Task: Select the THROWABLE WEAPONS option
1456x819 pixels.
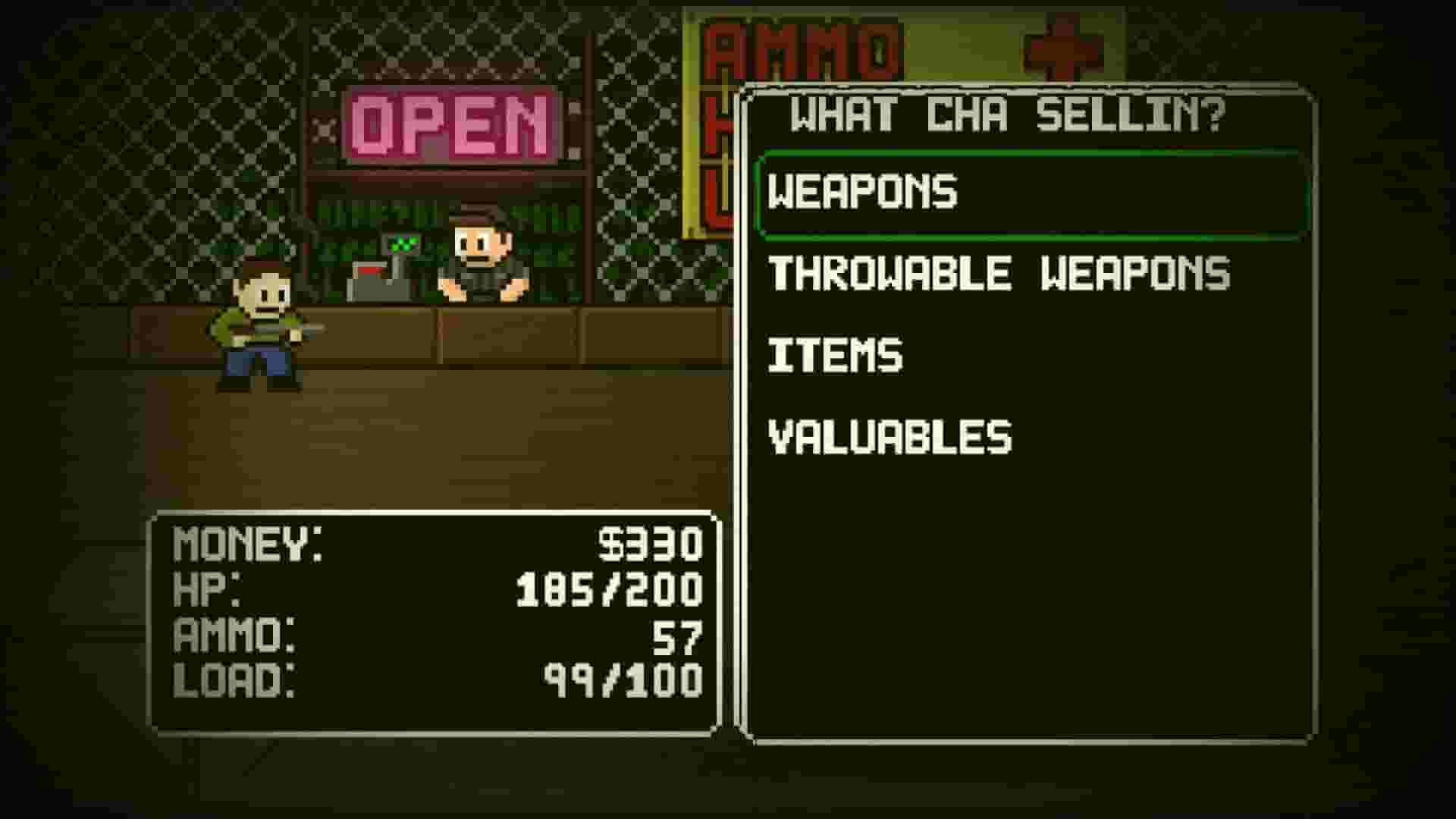Action: 997,274
